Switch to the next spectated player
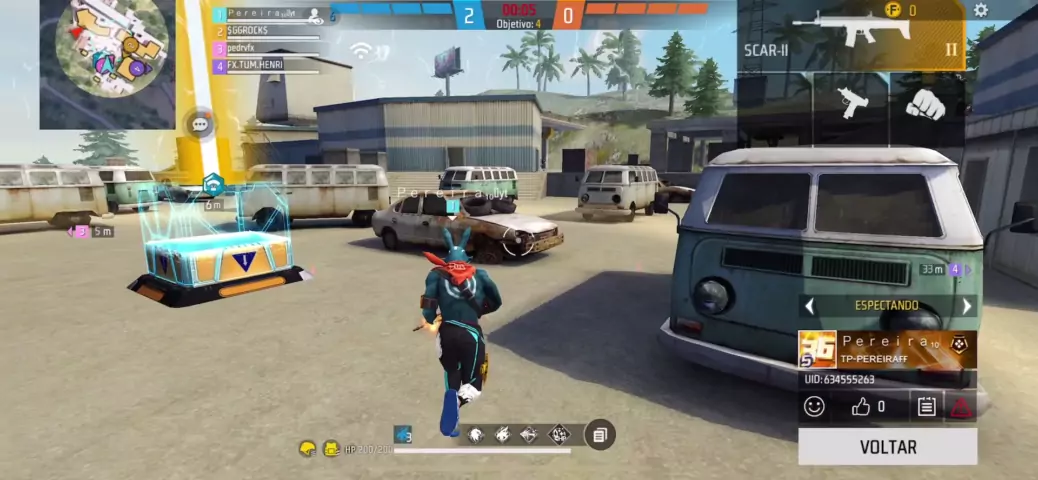 (966, 306)
